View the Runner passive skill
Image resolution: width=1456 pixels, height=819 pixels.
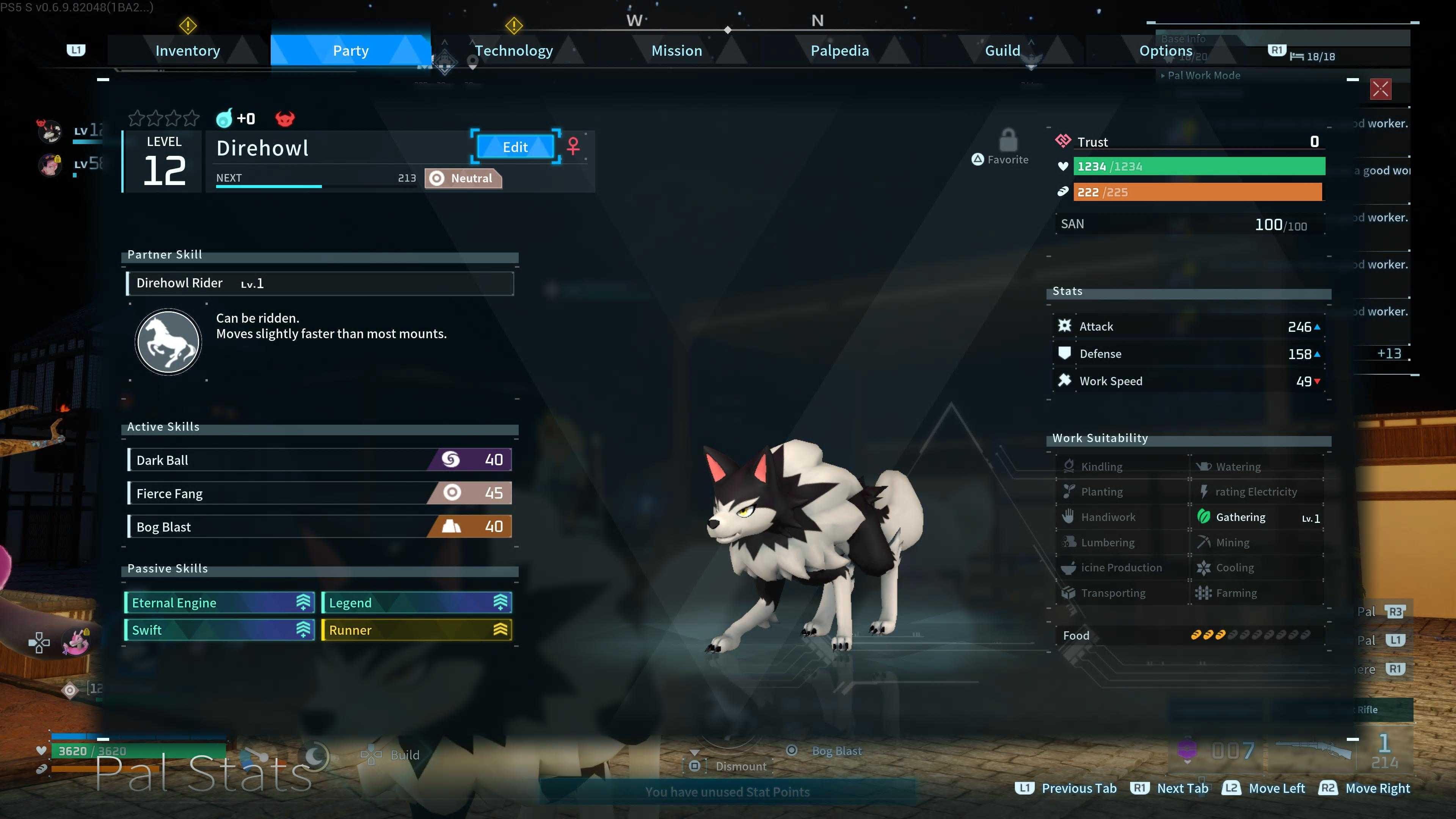click(417, 630)
